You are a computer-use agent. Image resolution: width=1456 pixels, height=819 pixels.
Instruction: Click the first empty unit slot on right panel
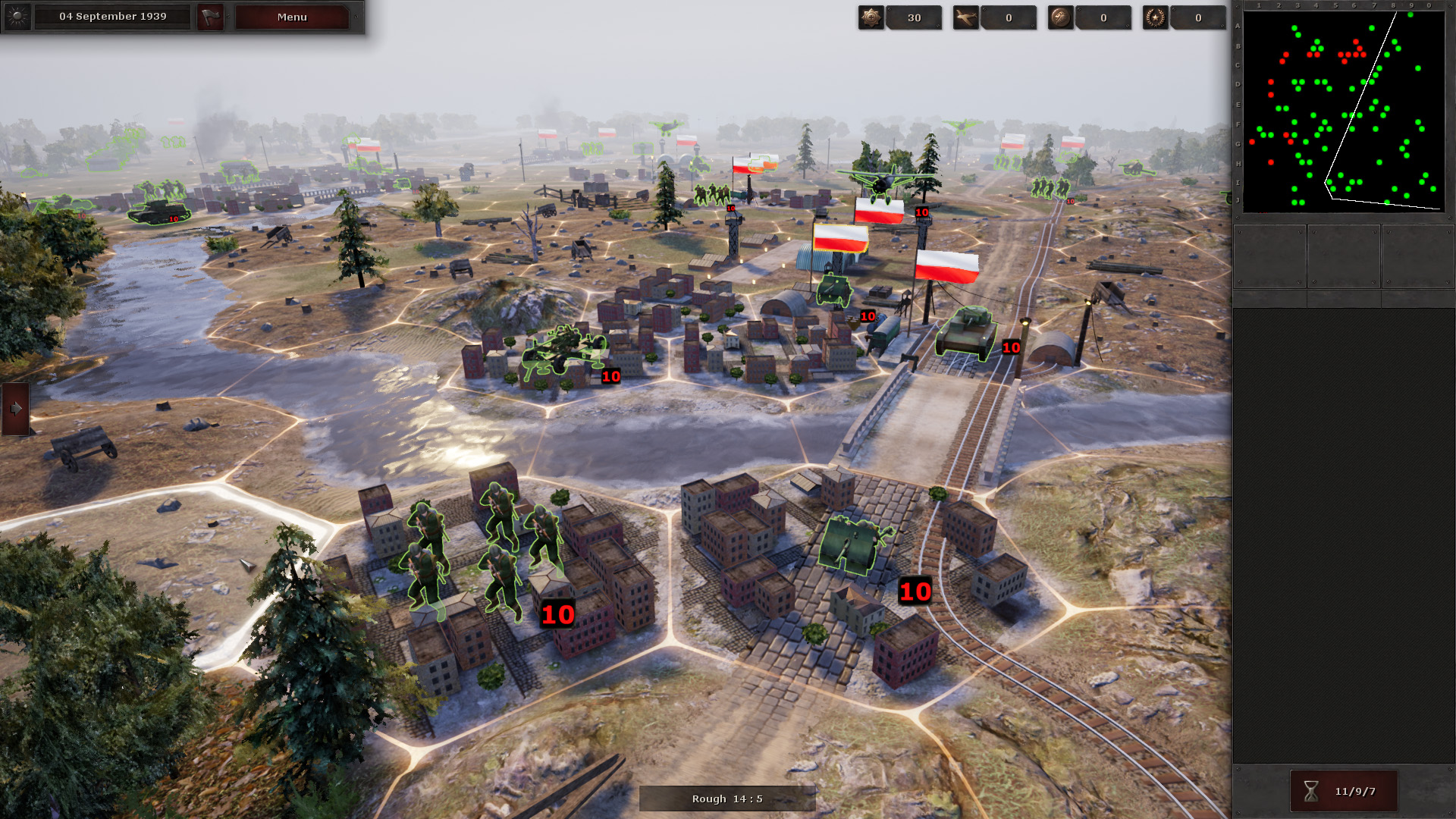coord(1269,256)
